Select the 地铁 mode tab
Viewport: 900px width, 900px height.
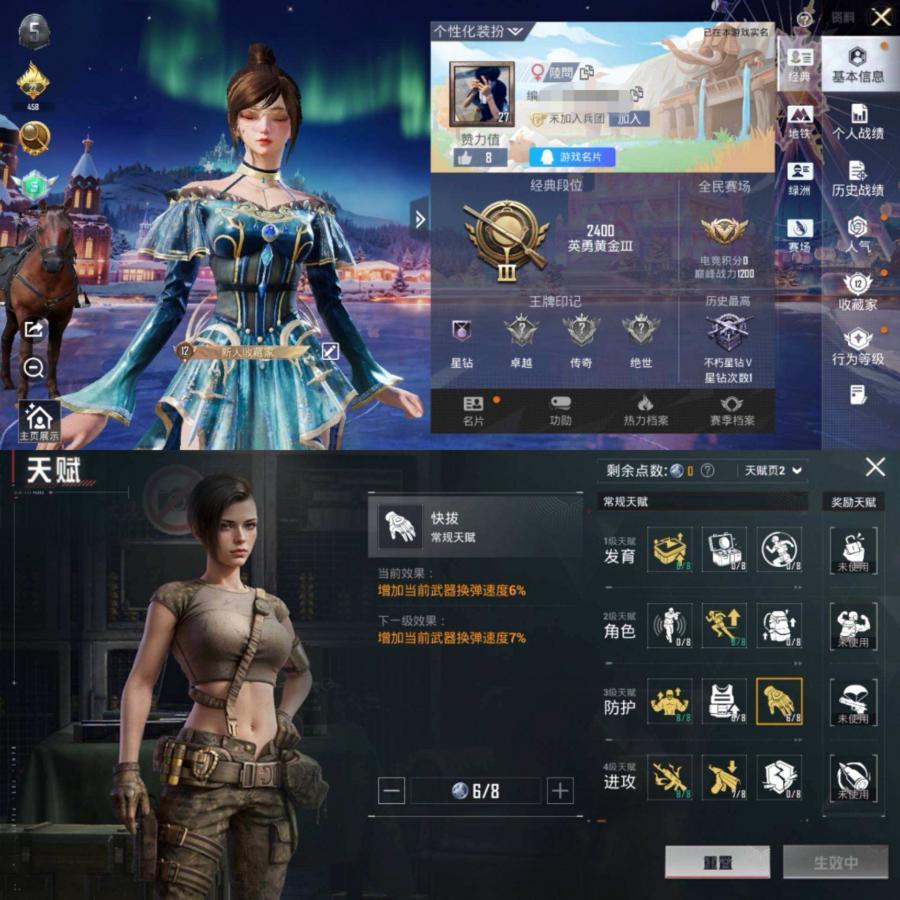click(x=799, y=121)
